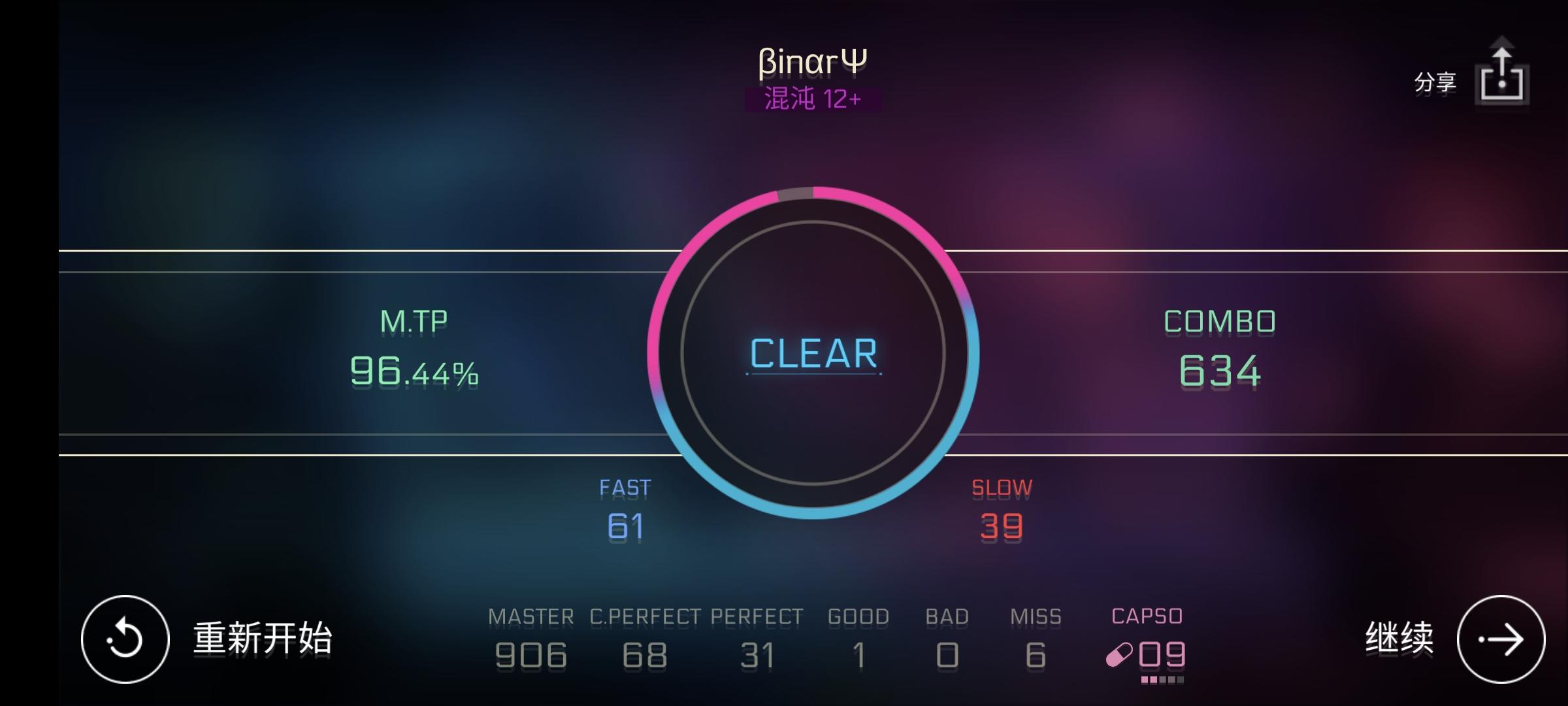Tap the 混沌 12+ difficulty badge
1568x706 pixels.
coord(812,99)
